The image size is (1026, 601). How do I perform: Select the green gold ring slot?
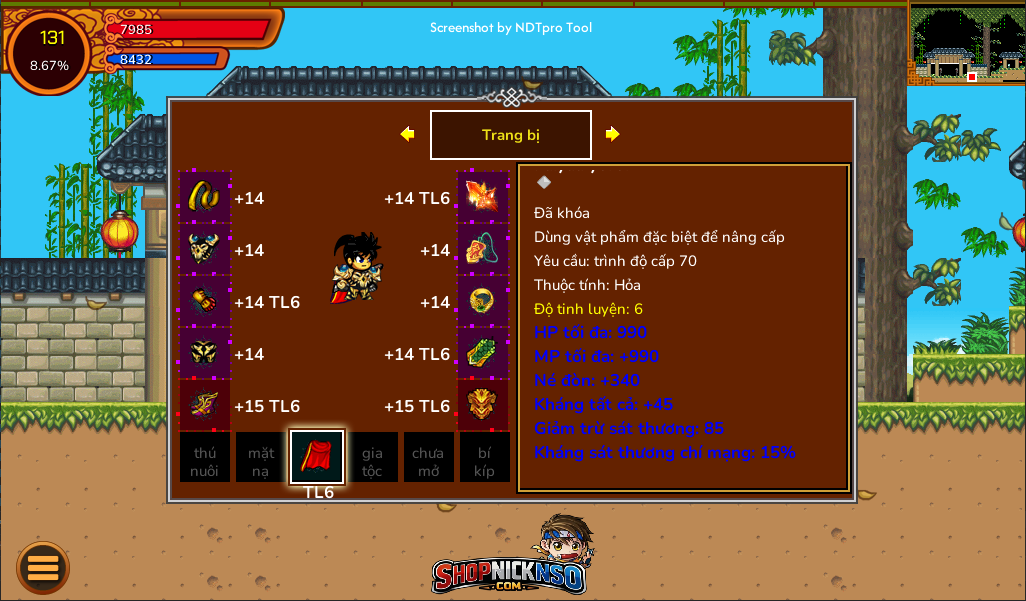[483, 301]
